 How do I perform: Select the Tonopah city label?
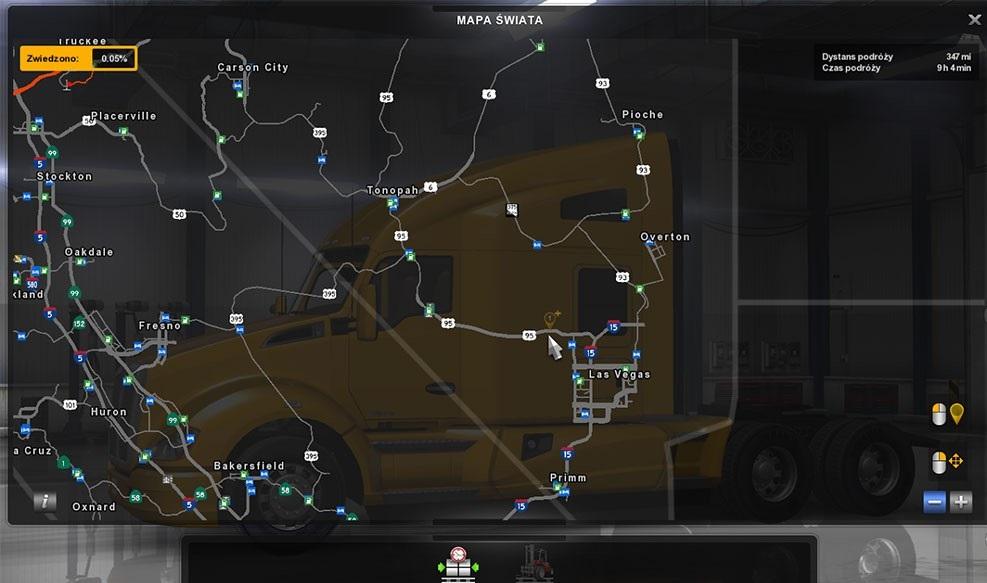pyautogui.click(x=392, y=190)
